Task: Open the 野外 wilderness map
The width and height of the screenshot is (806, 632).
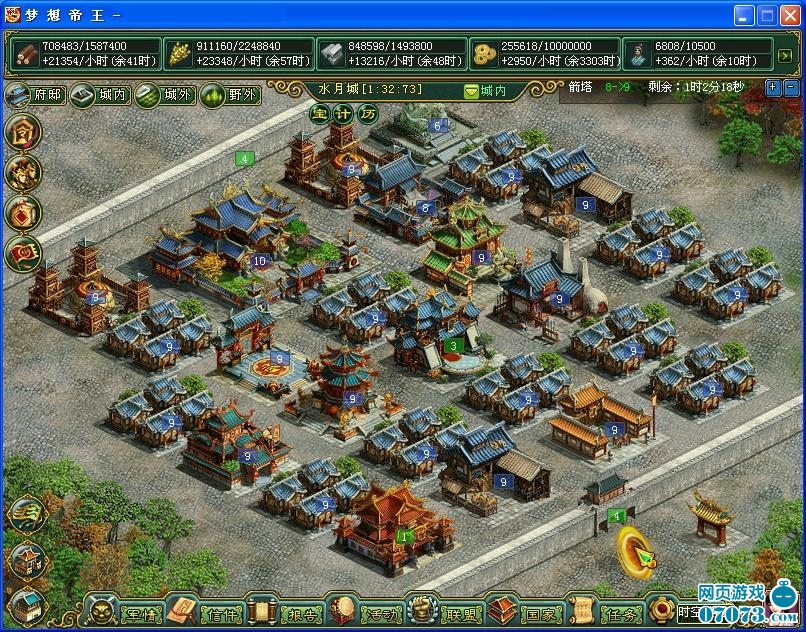Action: point(230,96)
